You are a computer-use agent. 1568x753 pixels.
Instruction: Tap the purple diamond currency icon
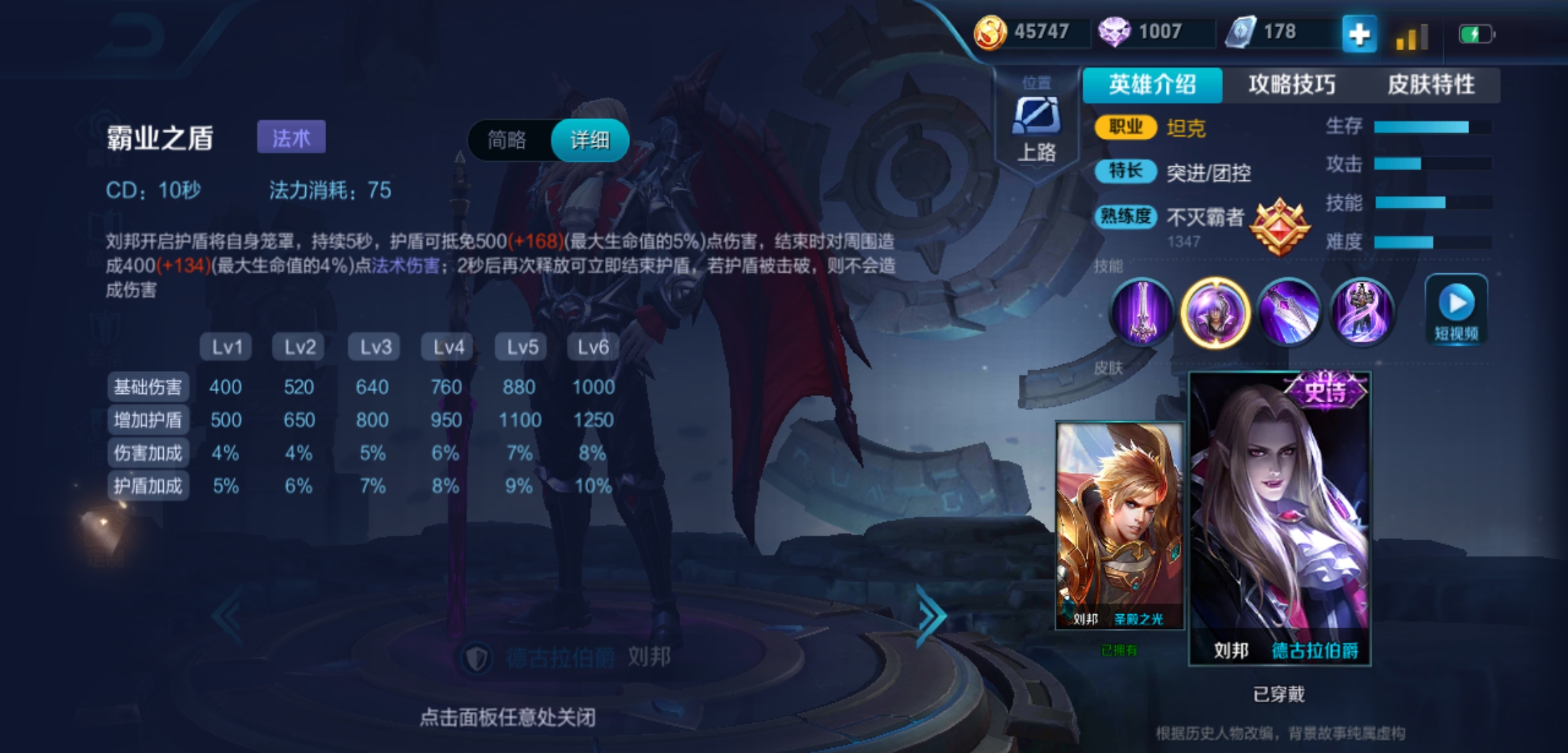click(1114, 32)
